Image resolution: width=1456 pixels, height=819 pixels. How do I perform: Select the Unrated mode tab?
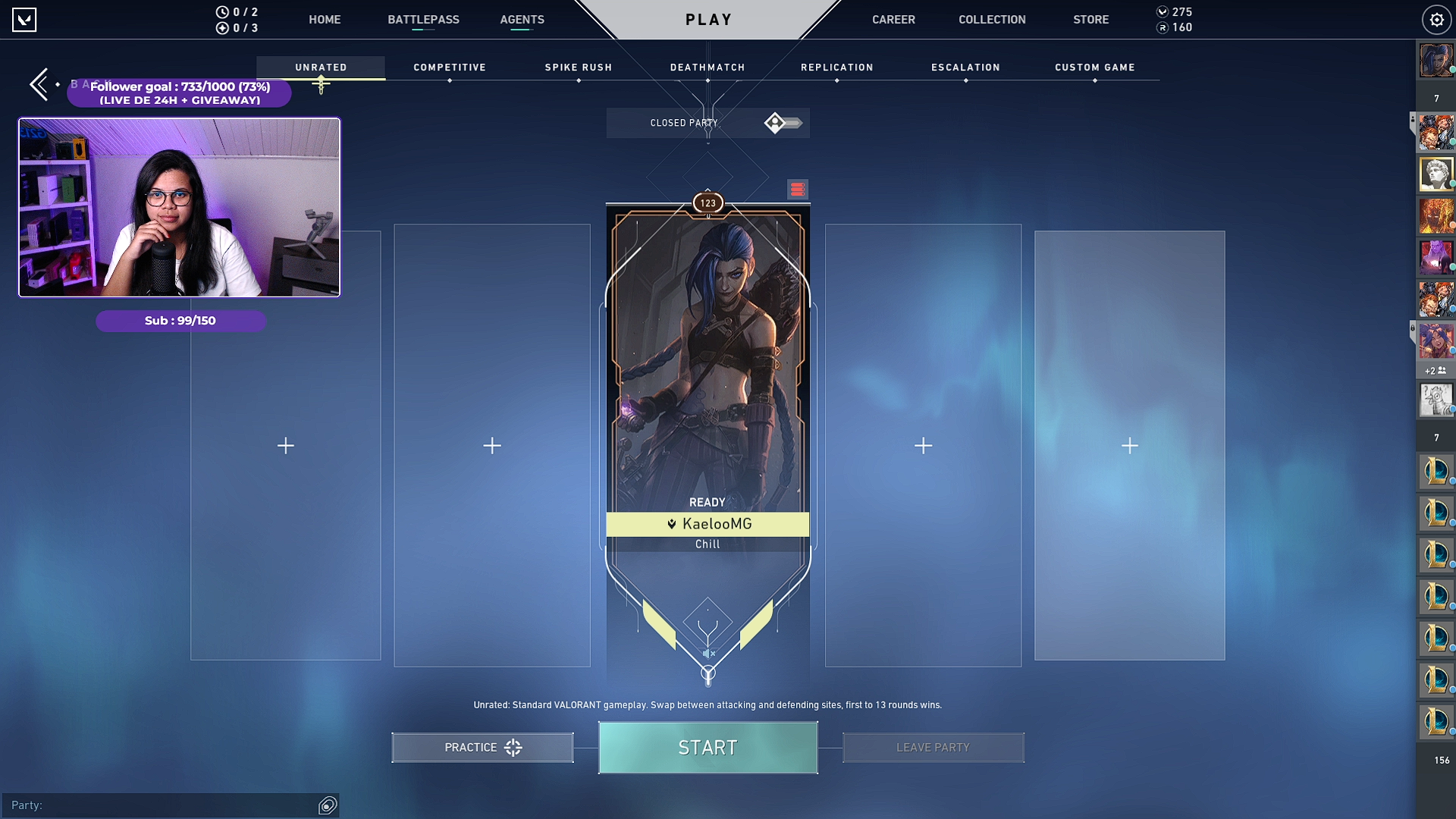click(321, 67)
